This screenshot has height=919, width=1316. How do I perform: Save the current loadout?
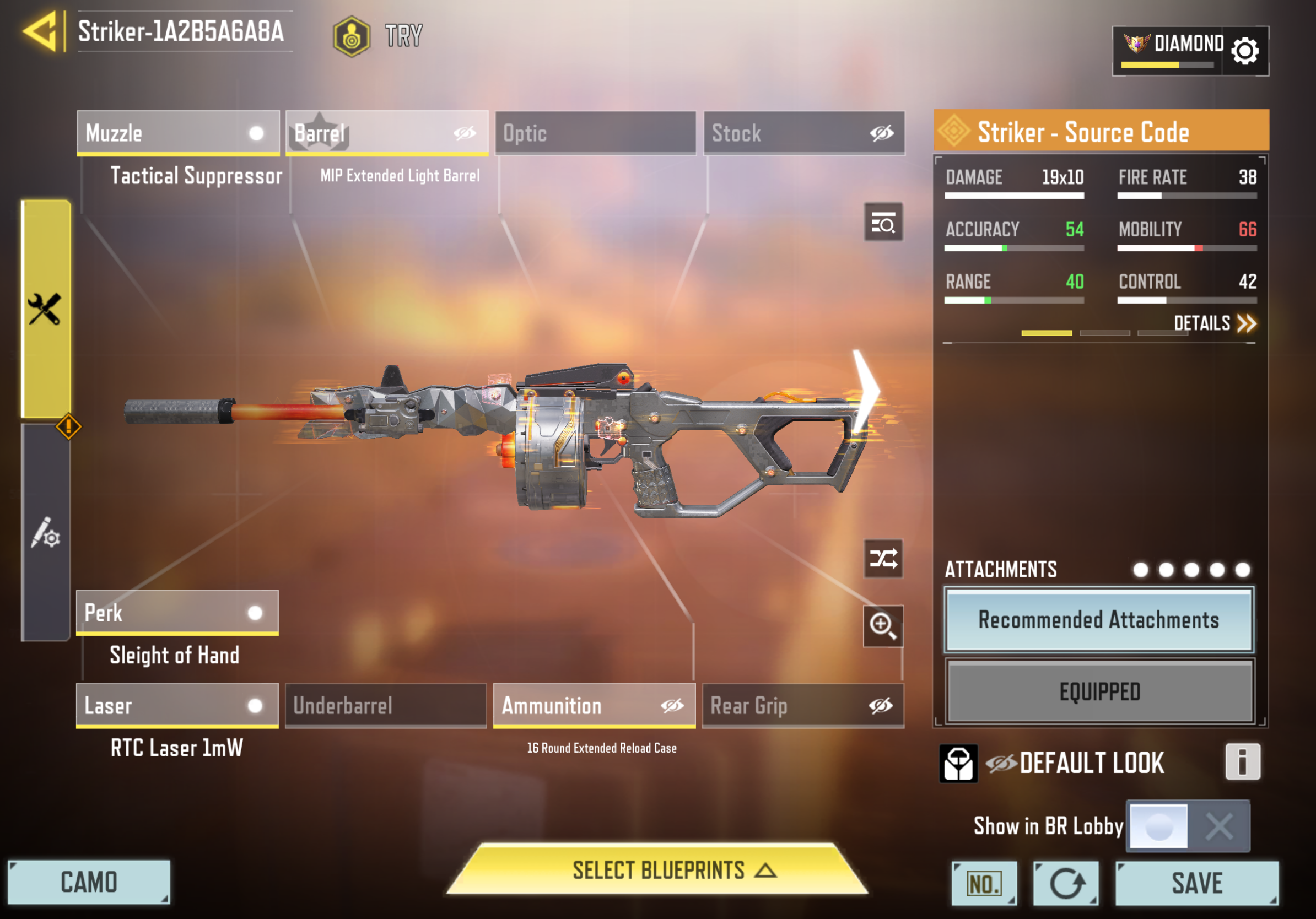coord(1197,883)
